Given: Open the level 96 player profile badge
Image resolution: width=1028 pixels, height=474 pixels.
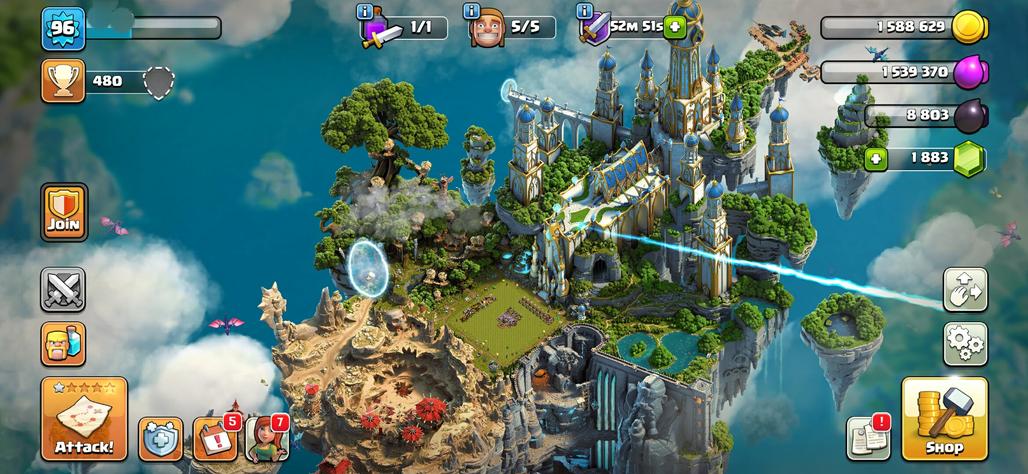Looking at the screenshot, I should pyautogui.click(x=61, y=28).
